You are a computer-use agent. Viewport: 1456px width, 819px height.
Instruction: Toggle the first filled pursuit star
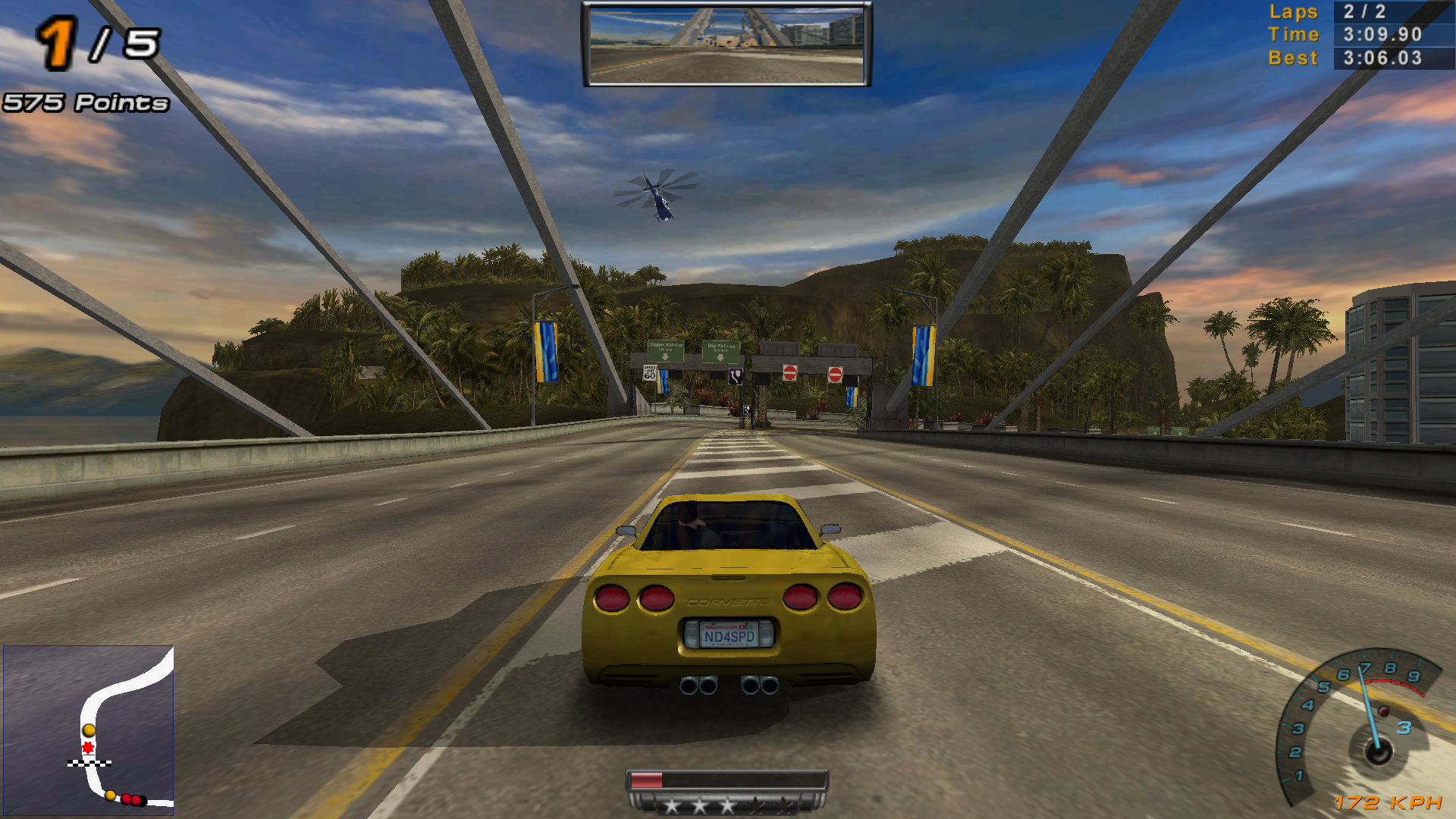coord(673,807)
